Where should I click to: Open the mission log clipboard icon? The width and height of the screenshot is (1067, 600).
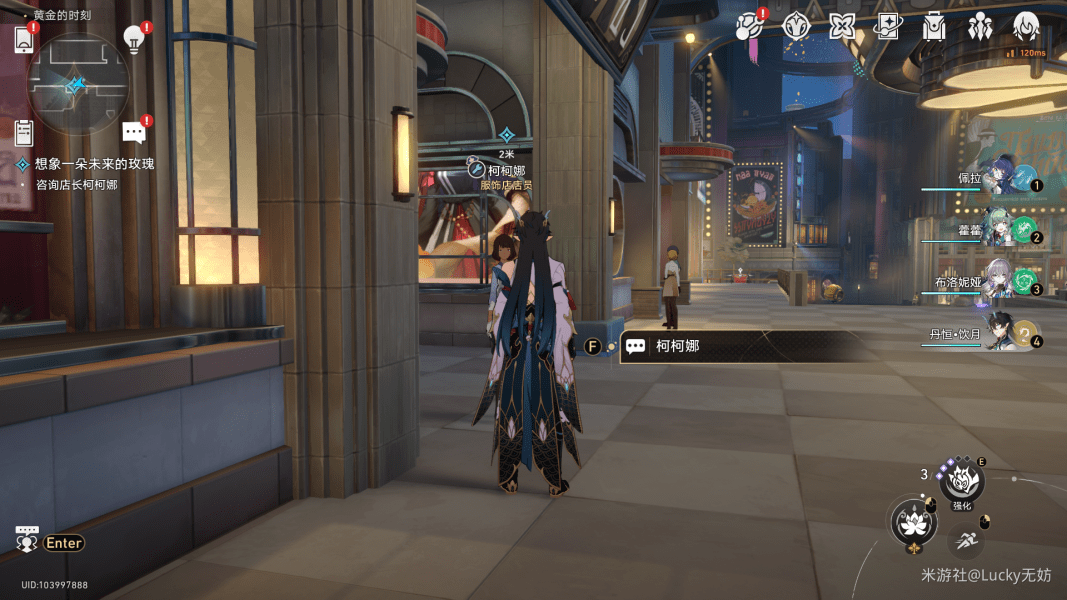(x=25, y=132)
